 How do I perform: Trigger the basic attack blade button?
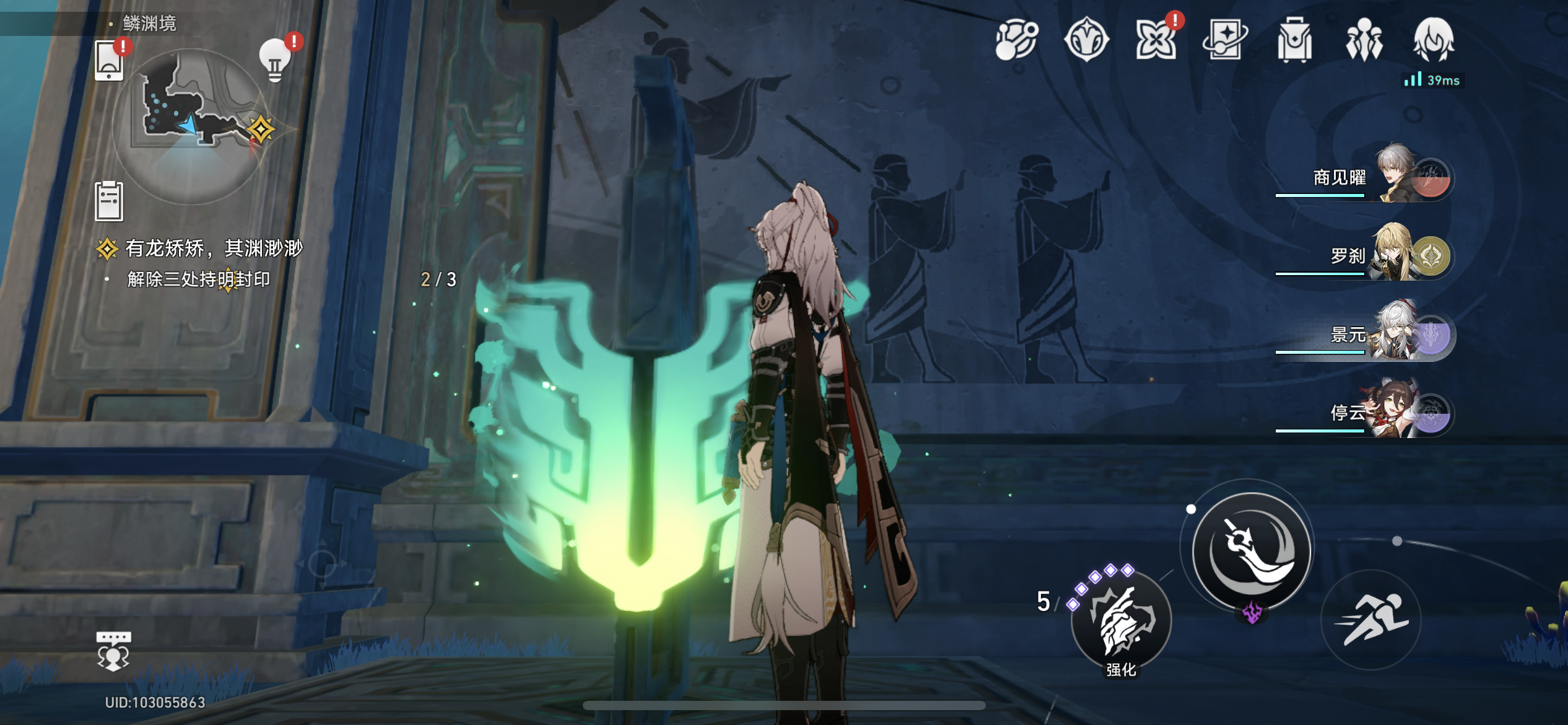[1252, 550]
